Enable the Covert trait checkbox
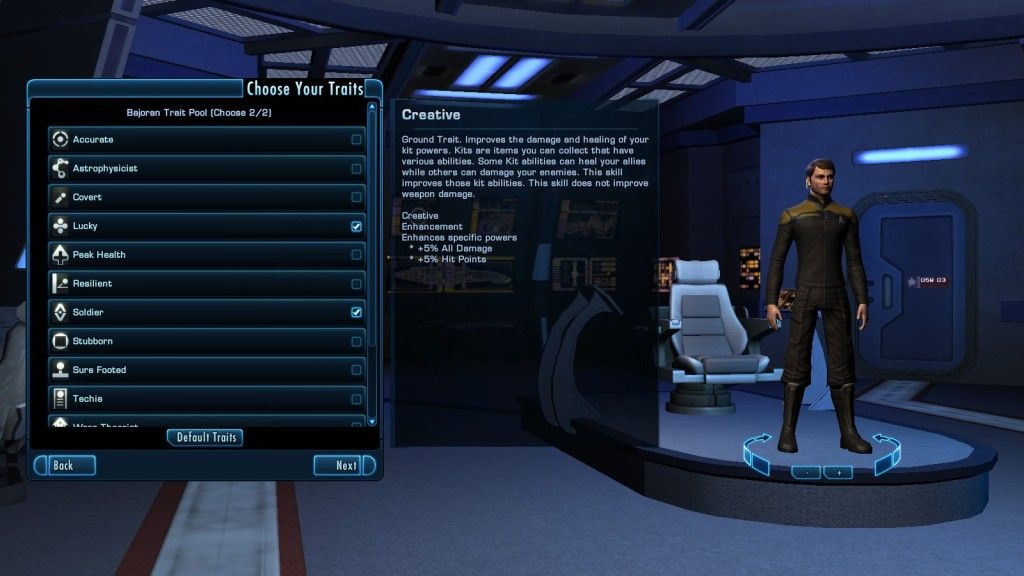 coord(356,198)
